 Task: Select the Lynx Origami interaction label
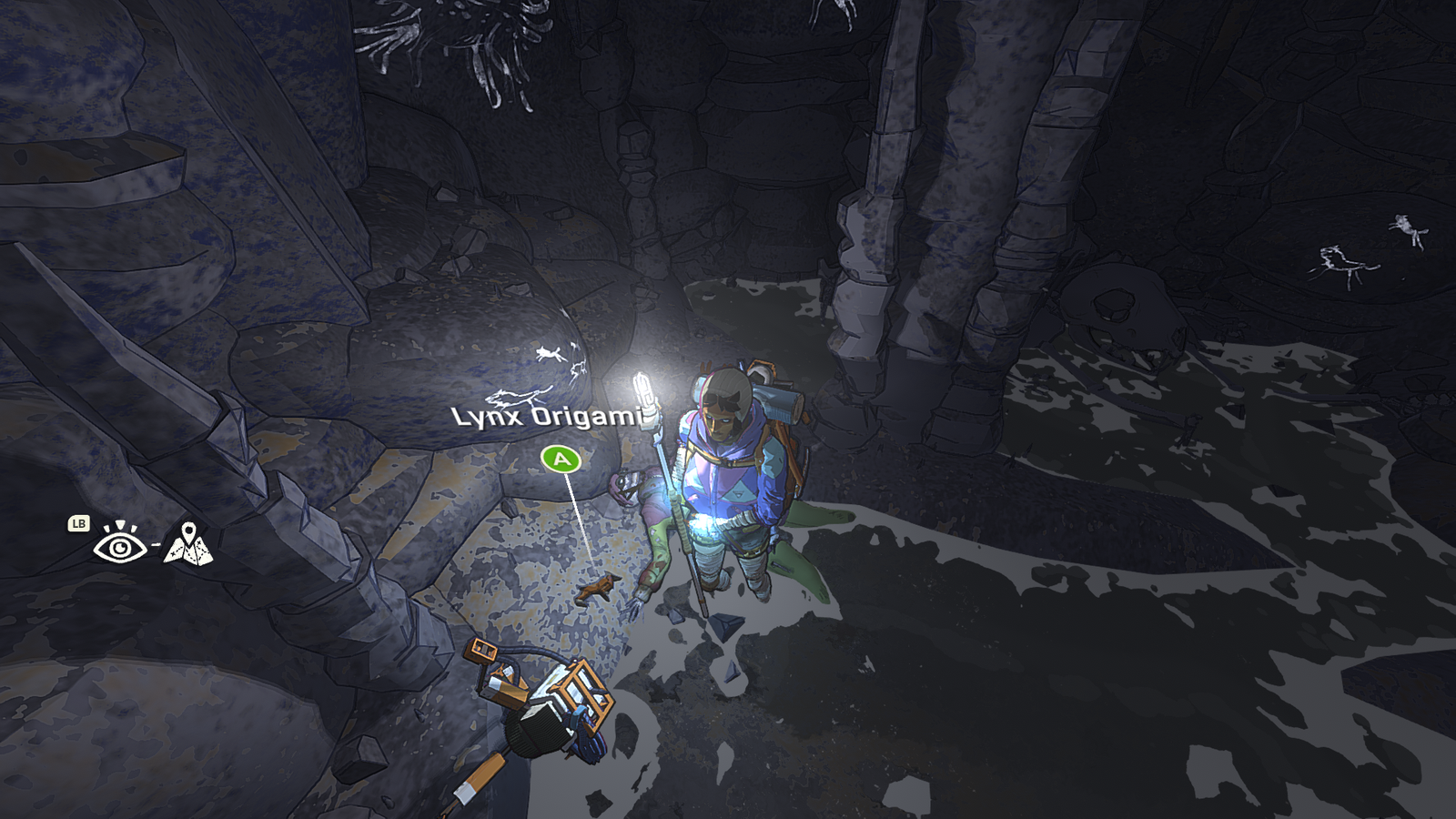pos(547,417)
